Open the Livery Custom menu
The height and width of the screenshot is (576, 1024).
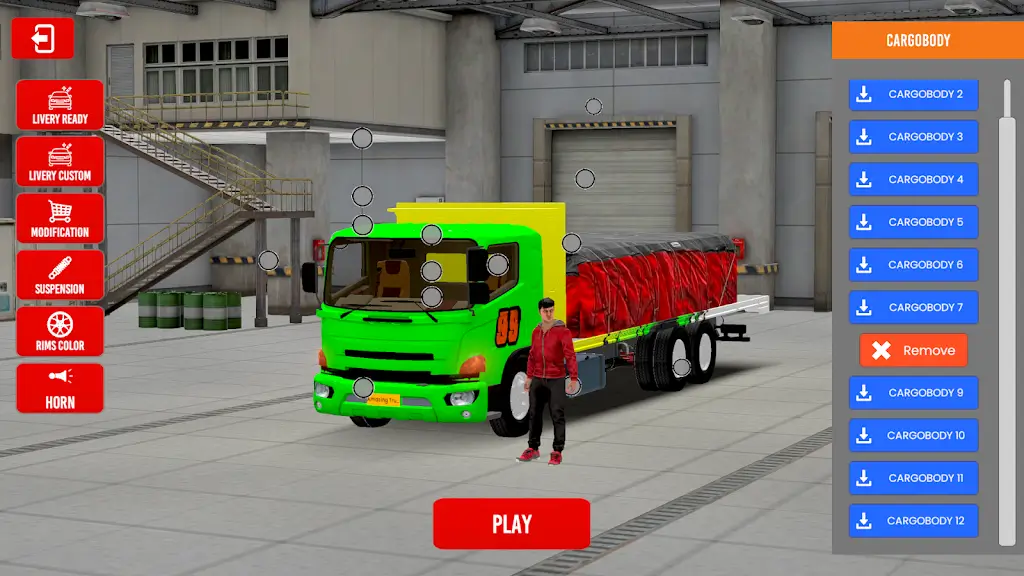[x=60, y=162]
